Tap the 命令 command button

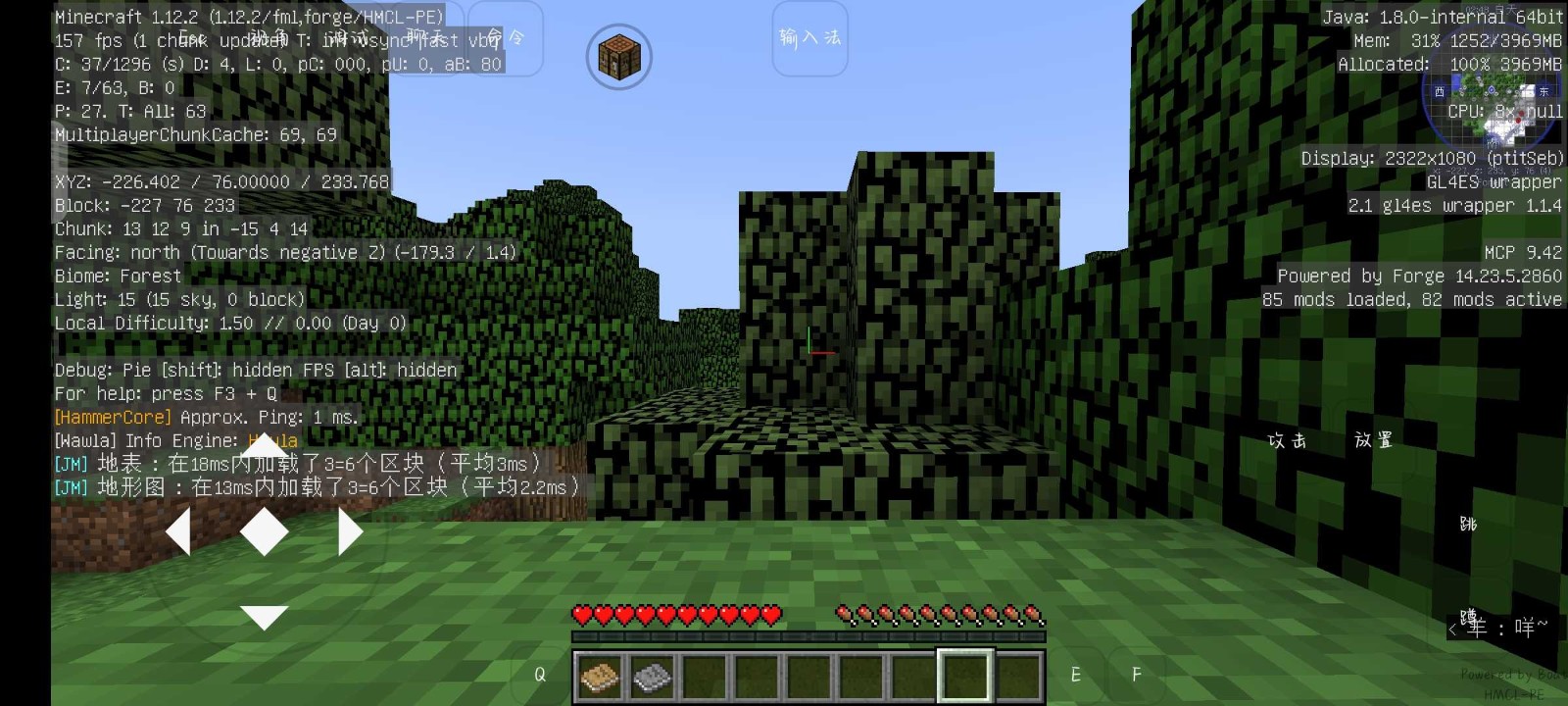click(506, 38)
